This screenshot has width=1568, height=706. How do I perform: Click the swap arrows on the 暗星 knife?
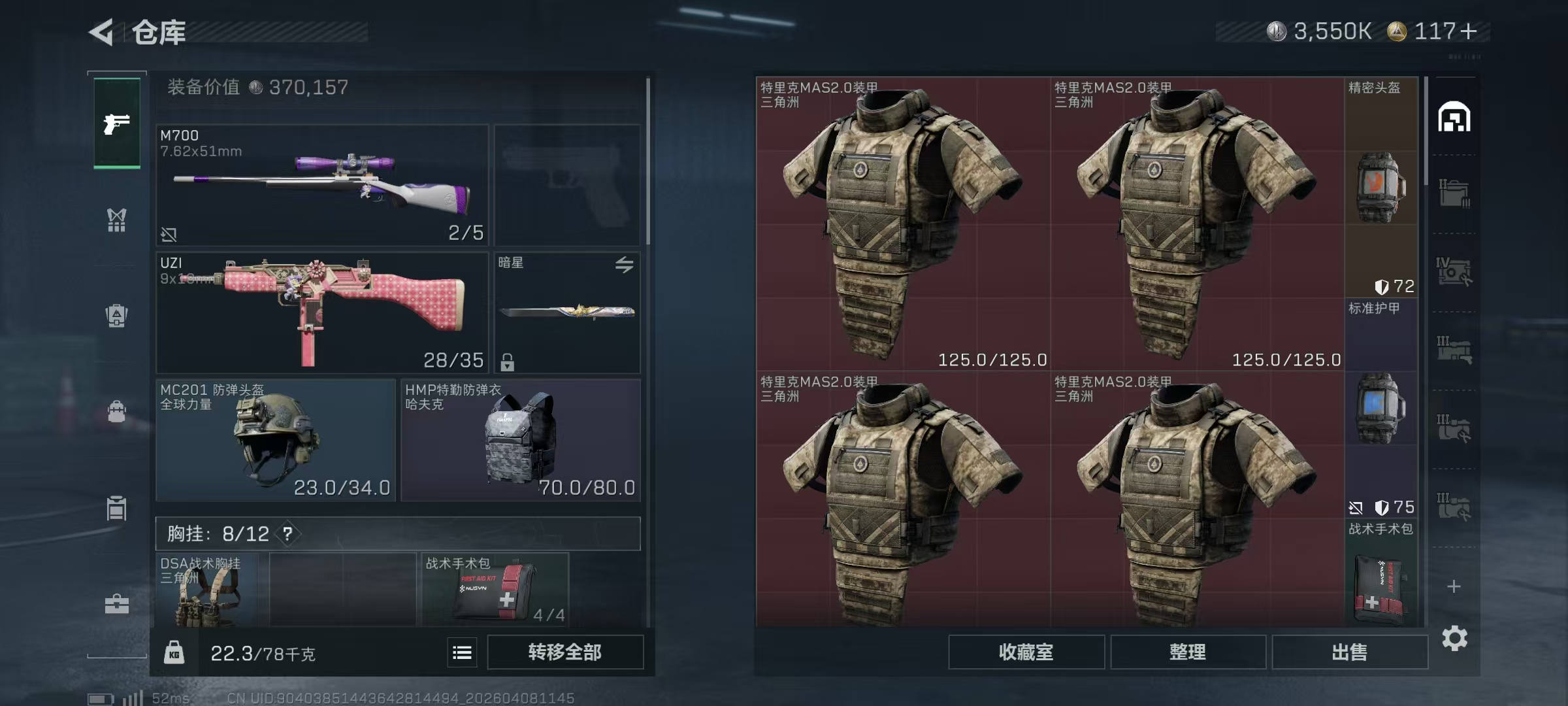[625, 265]
